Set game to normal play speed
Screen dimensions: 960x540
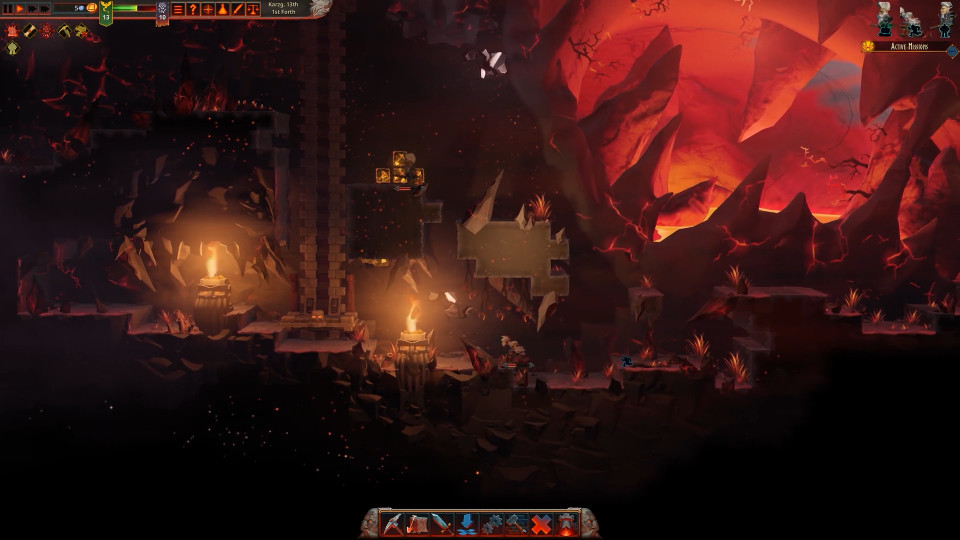pos(19,8)
